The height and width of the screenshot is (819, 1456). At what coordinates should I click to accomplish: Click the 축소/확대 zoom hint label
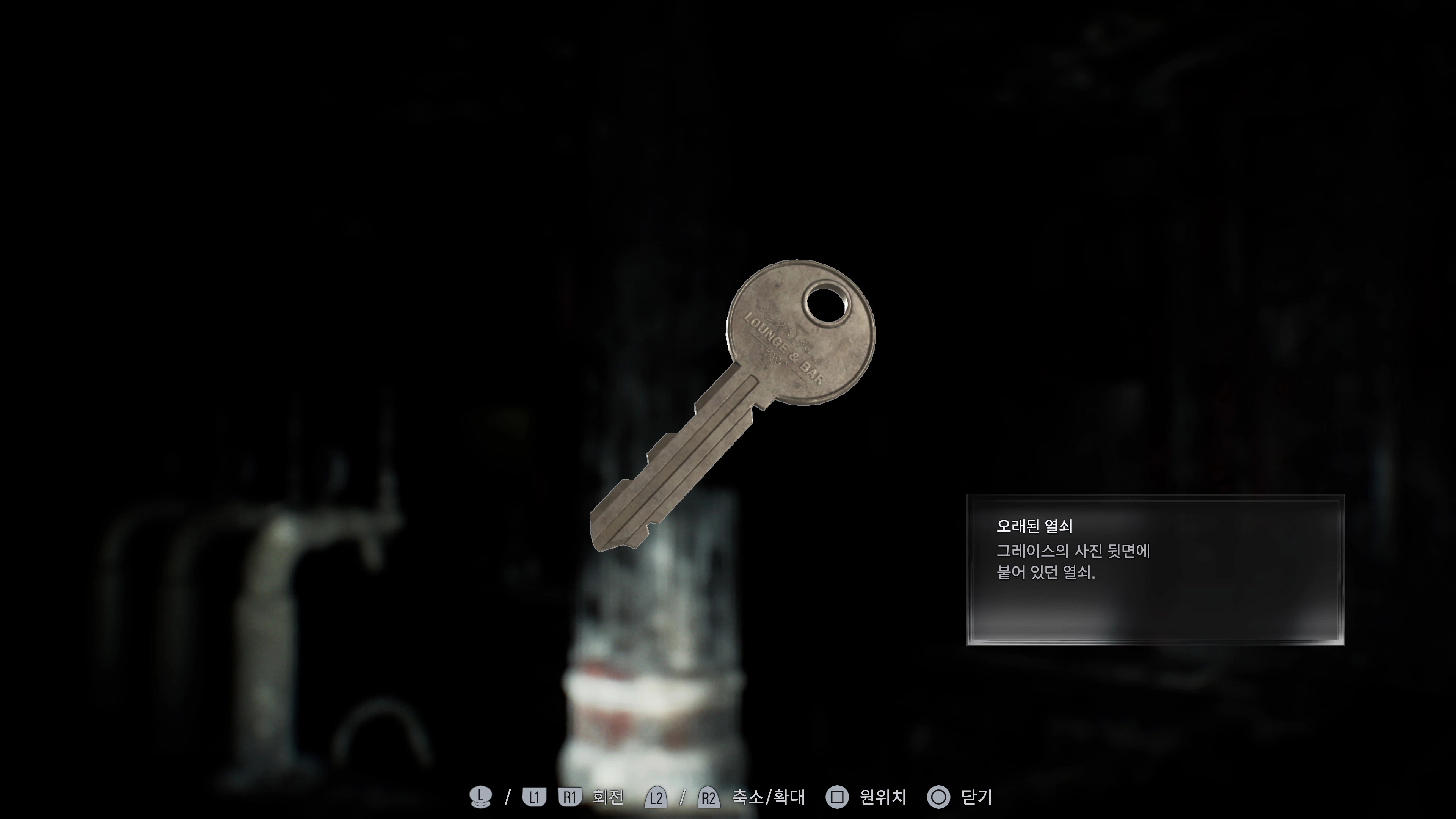(769, 797)
